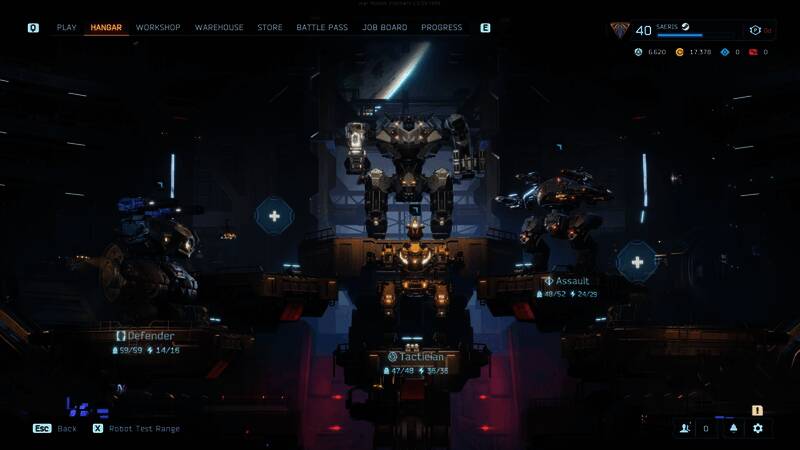Add a robot in the right empty slot
800x450 pixels.
coord(636,262)
